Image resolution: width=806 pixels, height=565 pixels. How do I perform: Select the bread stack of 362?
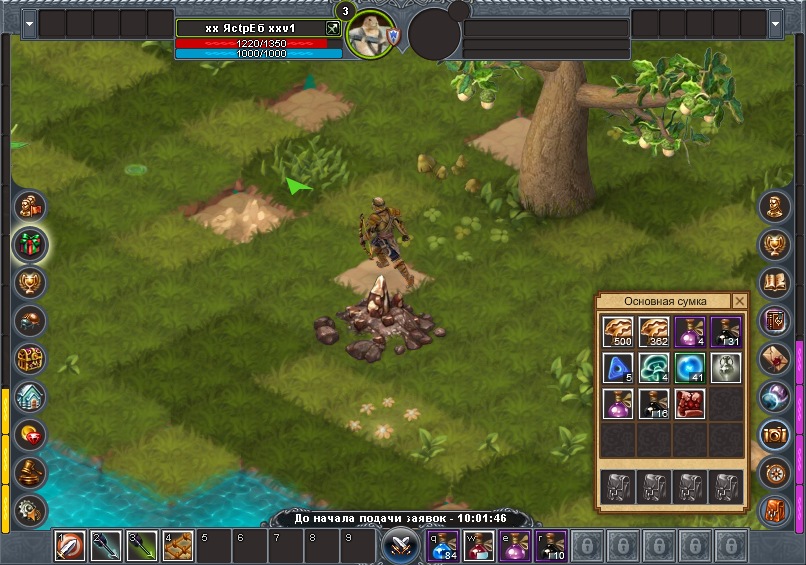click(x=654, y=332)
